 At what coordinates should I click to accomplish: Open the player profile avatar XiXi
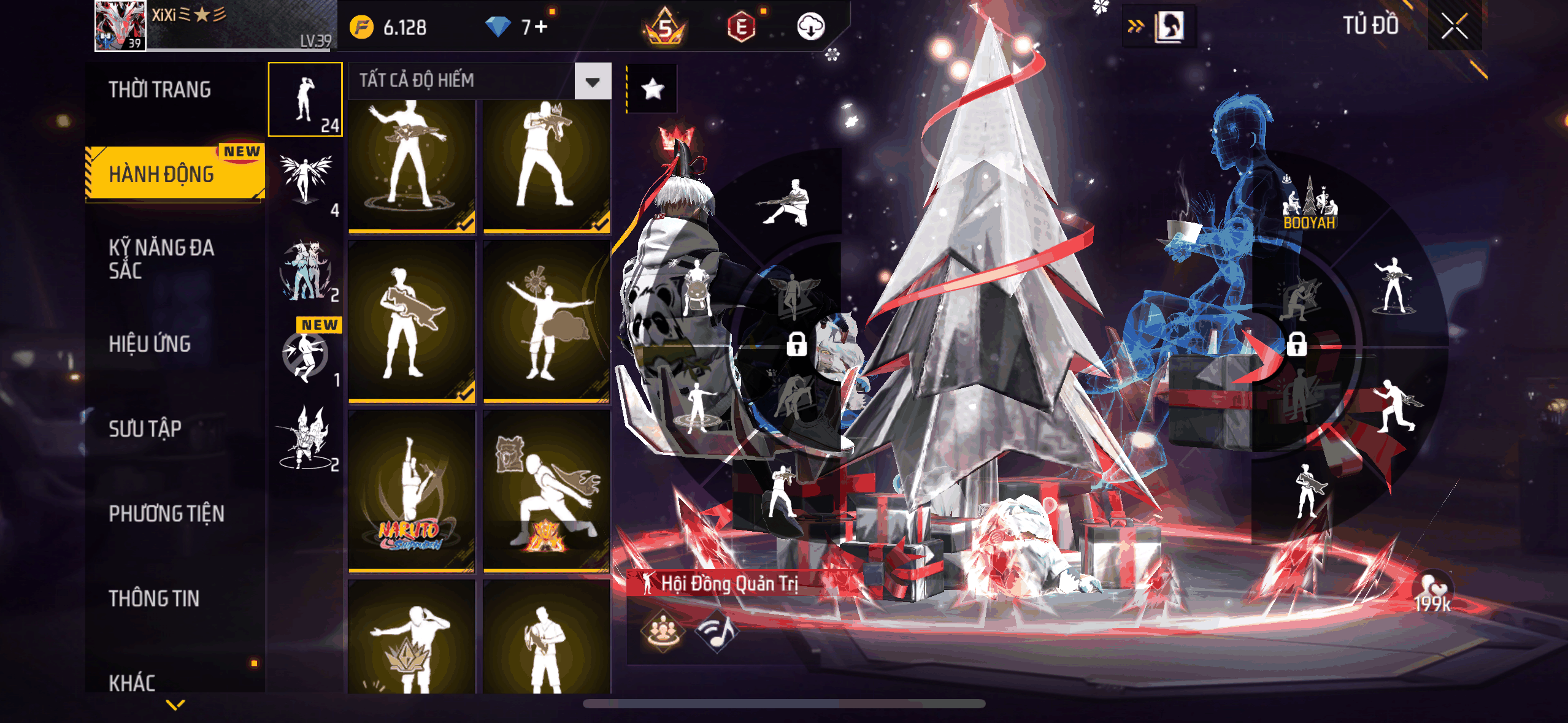[x=120, y=26]
